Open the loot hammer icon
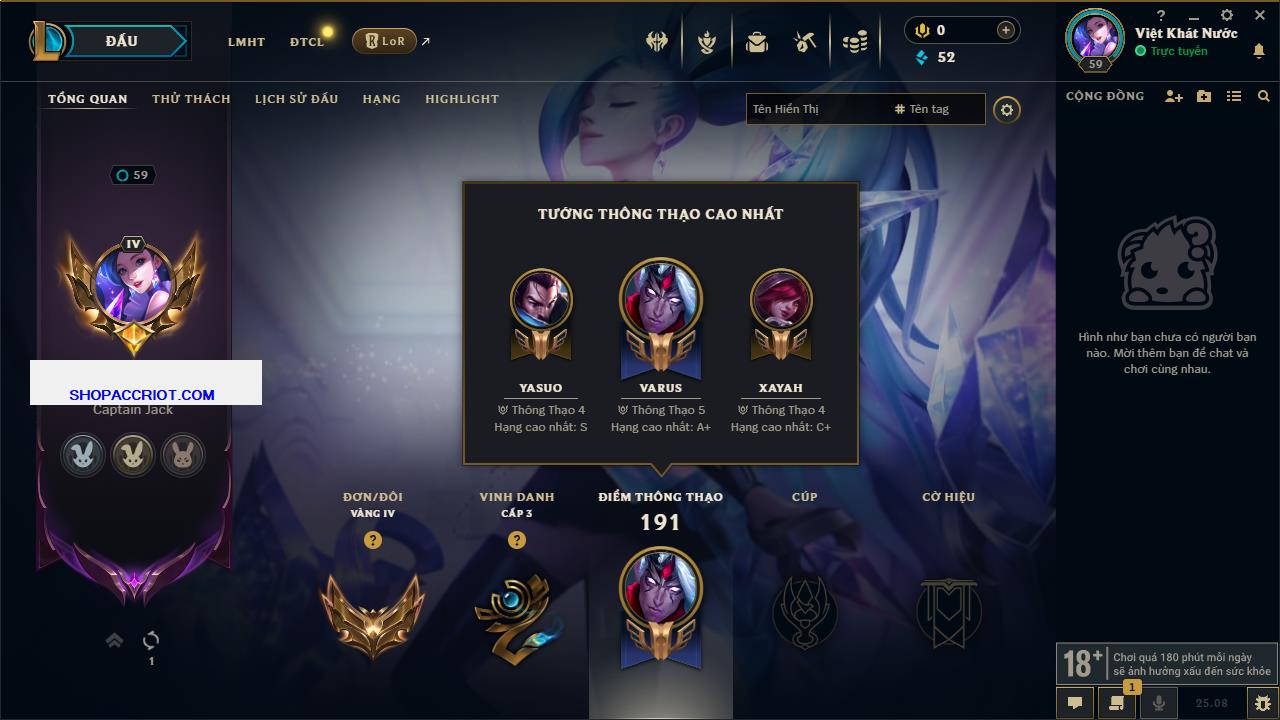Screen dimensions: 1280x720 (x=805, y=42)
